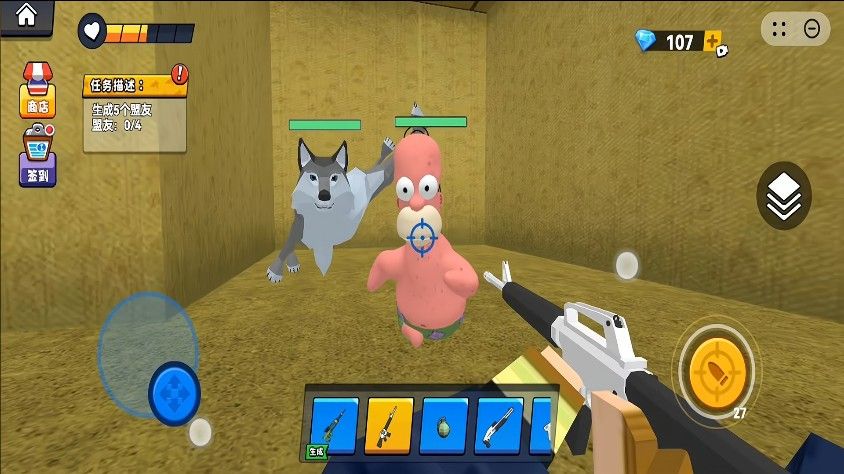This screenshot has width=844, height=474.
Task: Close the mini-program with the circle-minus button
Action: tap(812, 29)
